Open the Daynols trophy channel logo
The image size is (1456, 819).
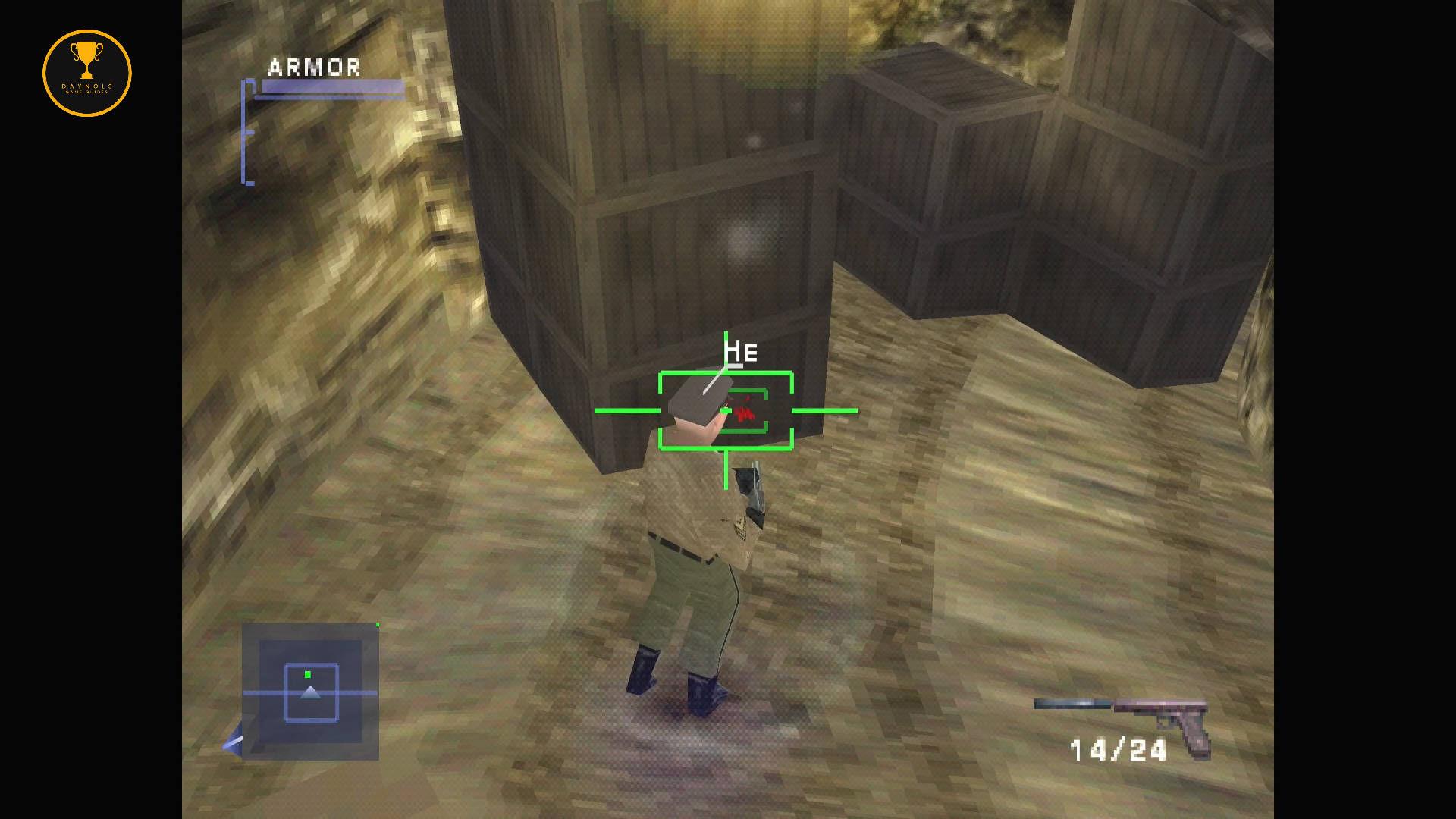[x=87, y=74]
